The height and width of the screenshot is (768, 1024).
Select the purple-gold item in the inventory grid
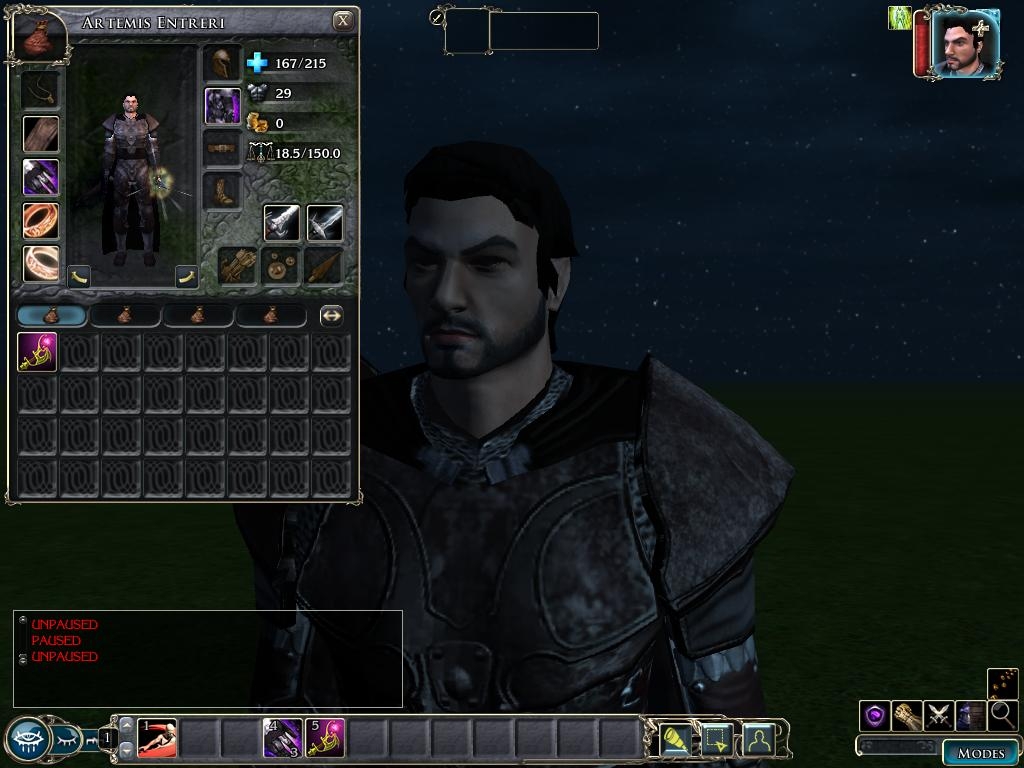[38, 352]
